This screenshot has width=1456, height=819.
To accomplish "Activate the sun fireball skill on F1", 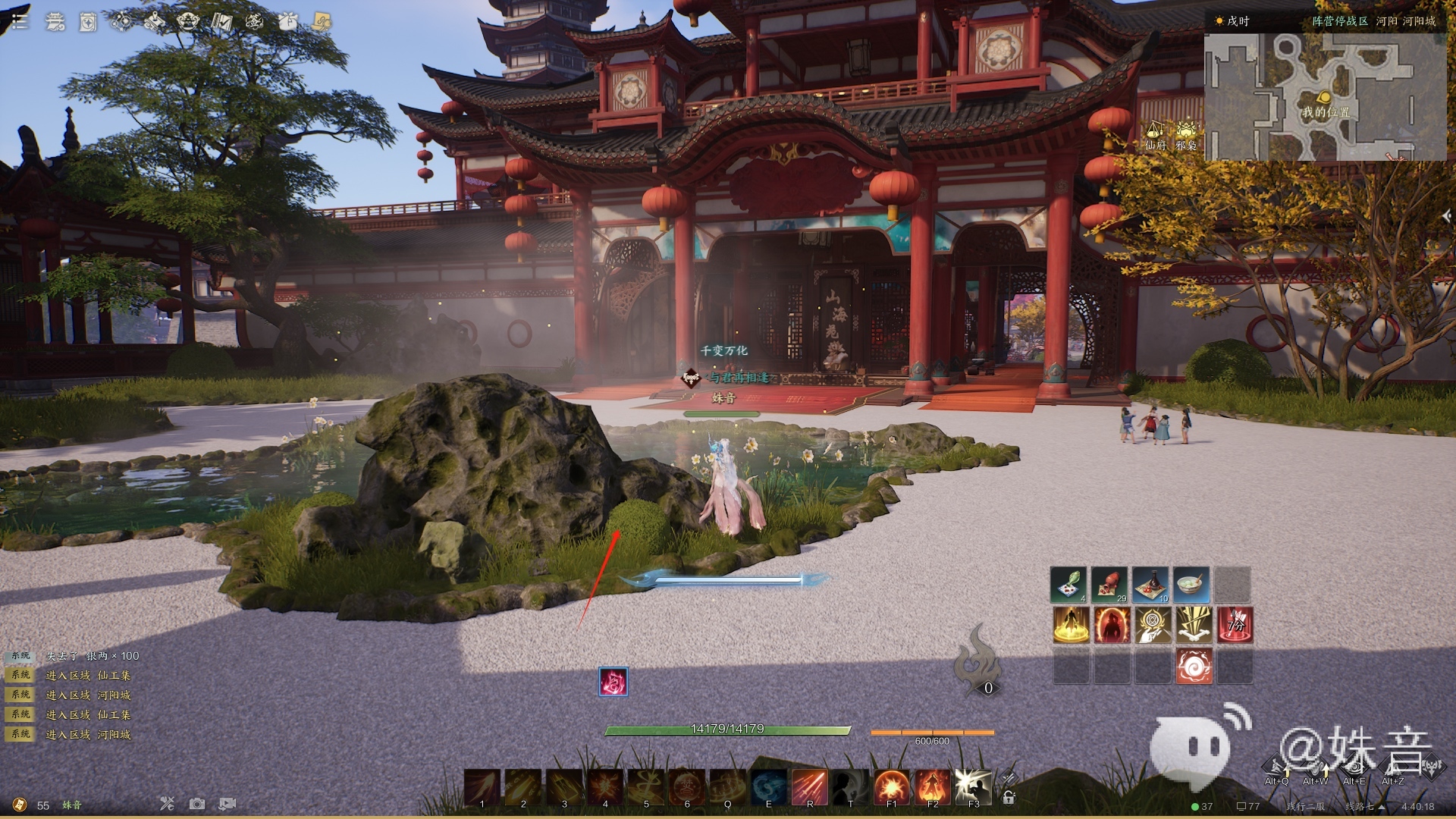I will point(891,786).
